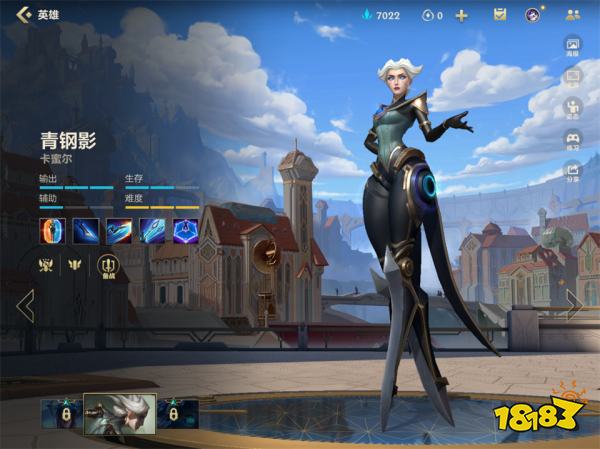The image size is (600, 449).
Task: Switch to the next hero
Action: pyautogui.click(x=575, y=305)
